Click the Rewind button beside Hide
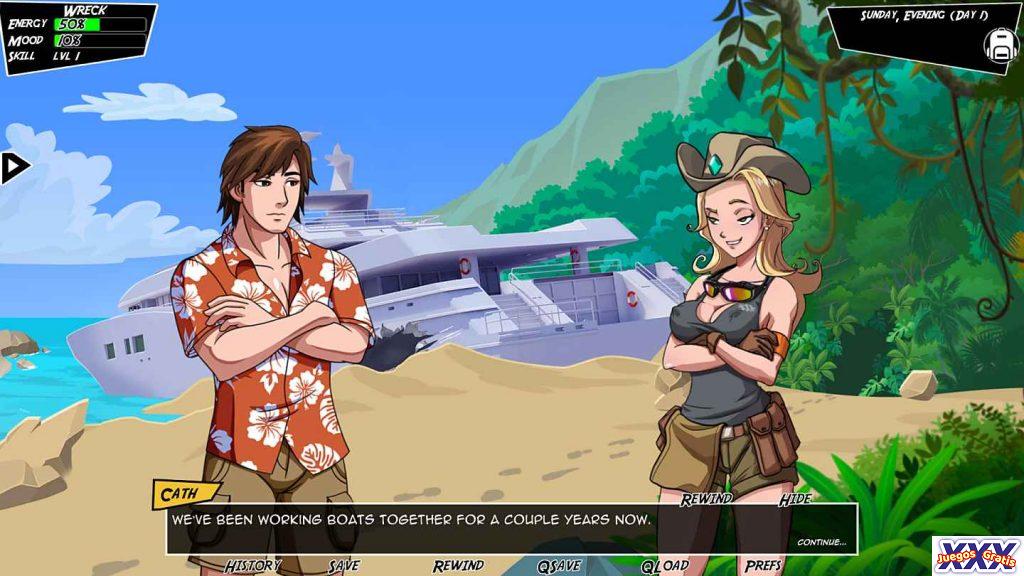 [x=706, y=498]
